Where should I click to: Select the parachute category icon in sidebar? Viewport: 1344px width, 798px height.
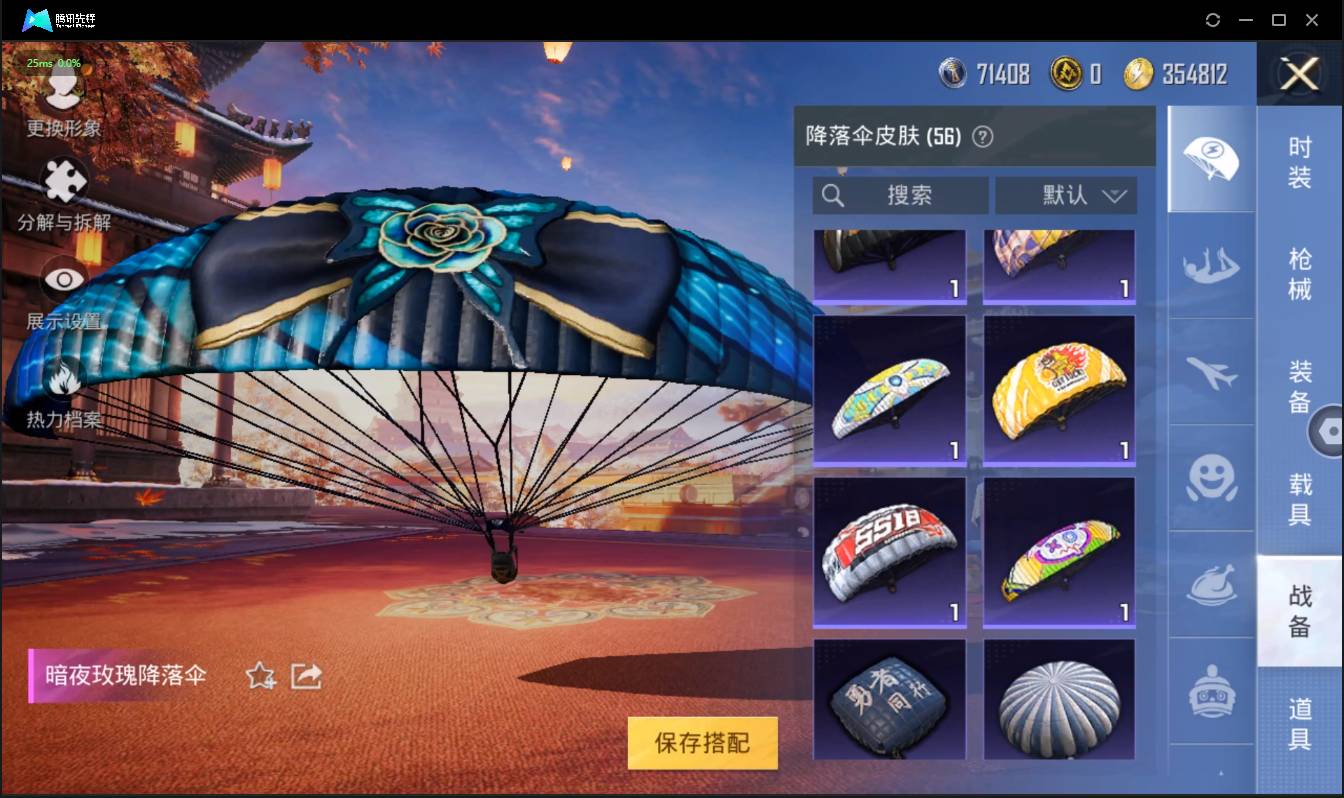click(x=1211, y=157)
